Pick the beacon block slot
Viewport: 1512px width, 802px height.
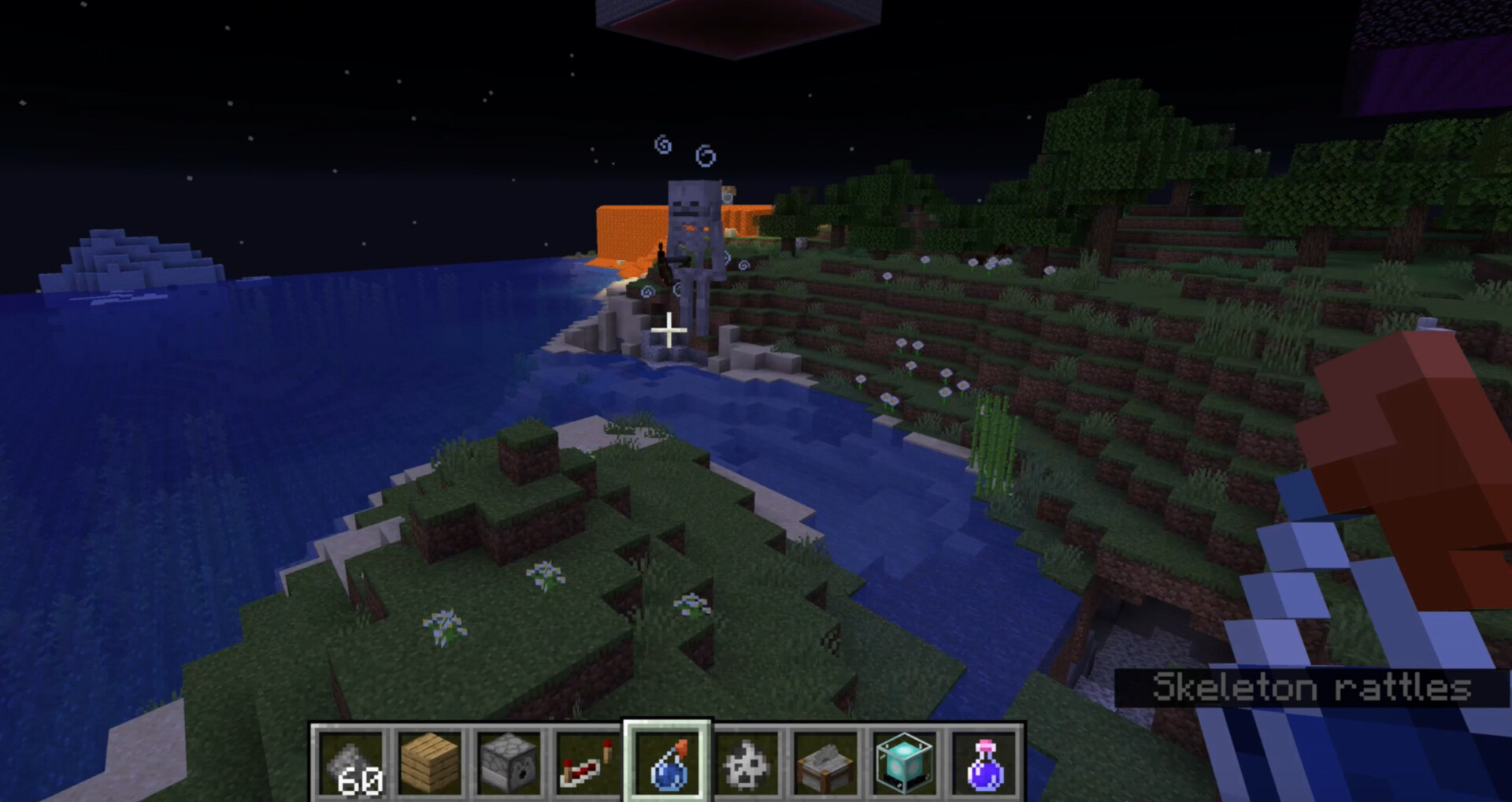[904, 763]
